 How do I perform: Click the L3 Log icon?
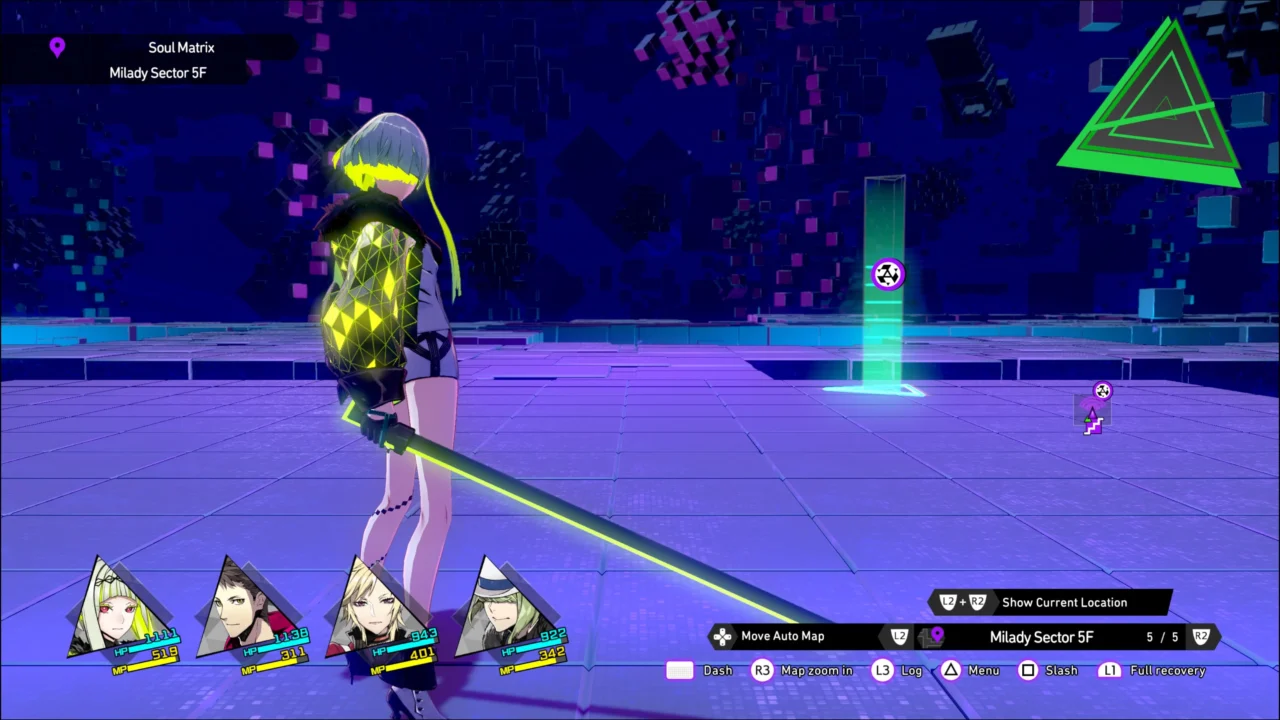tap(882, 670)
